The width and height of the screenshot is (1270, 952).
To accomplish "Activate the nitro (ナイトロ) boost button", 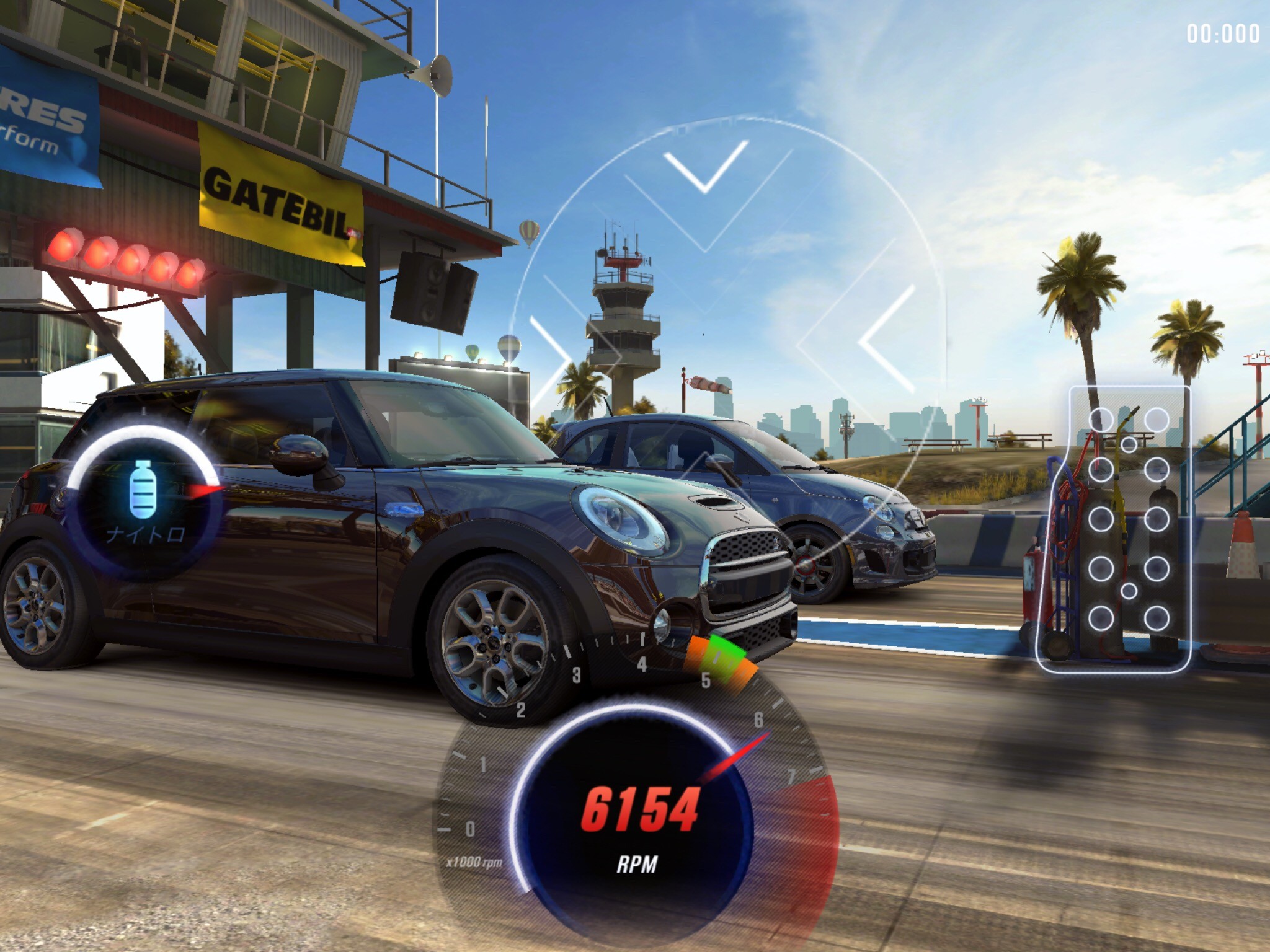I will (x=144, y=503).
